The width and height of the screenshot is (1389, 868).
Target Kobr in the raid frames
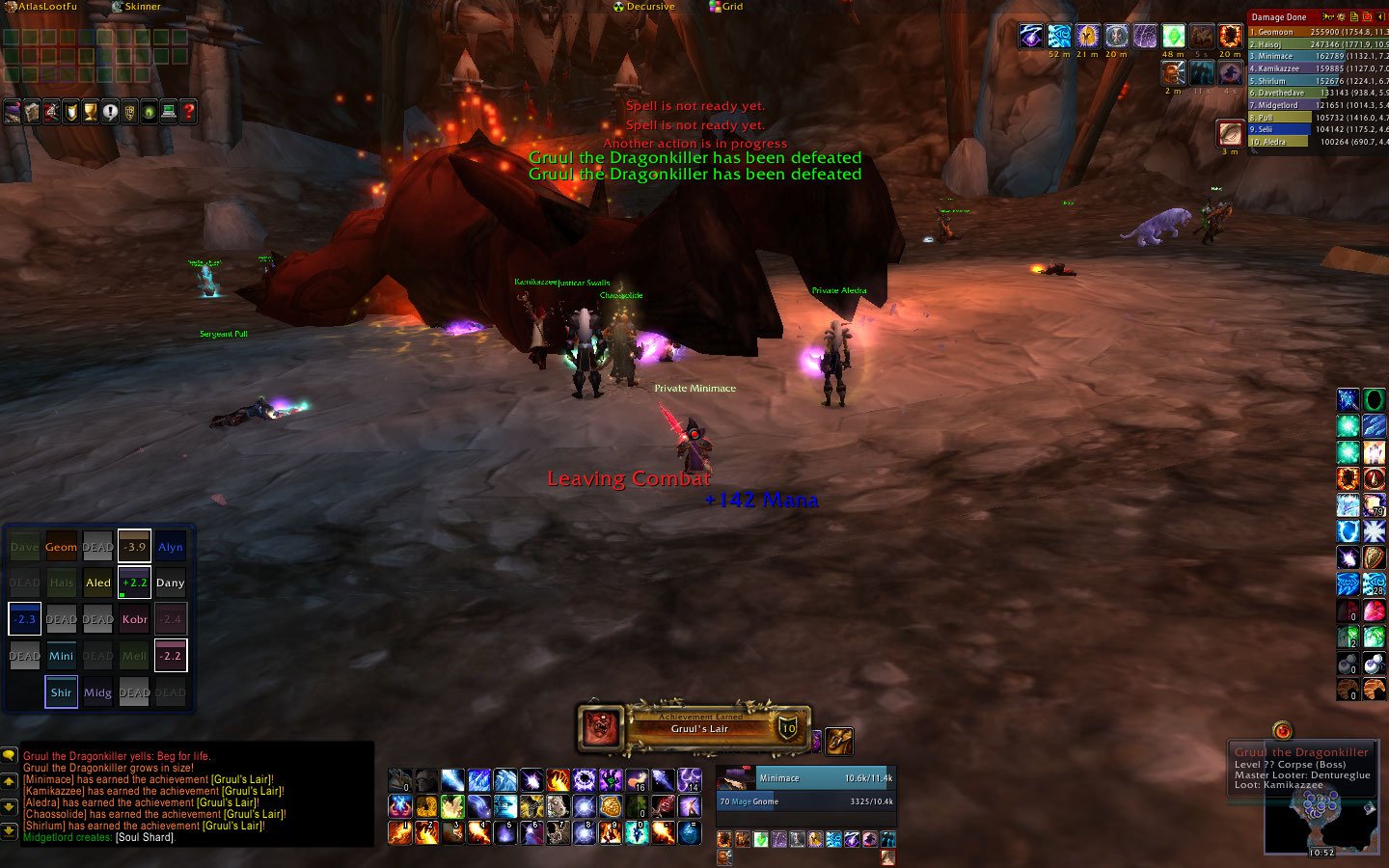click(x=134, y=619)
